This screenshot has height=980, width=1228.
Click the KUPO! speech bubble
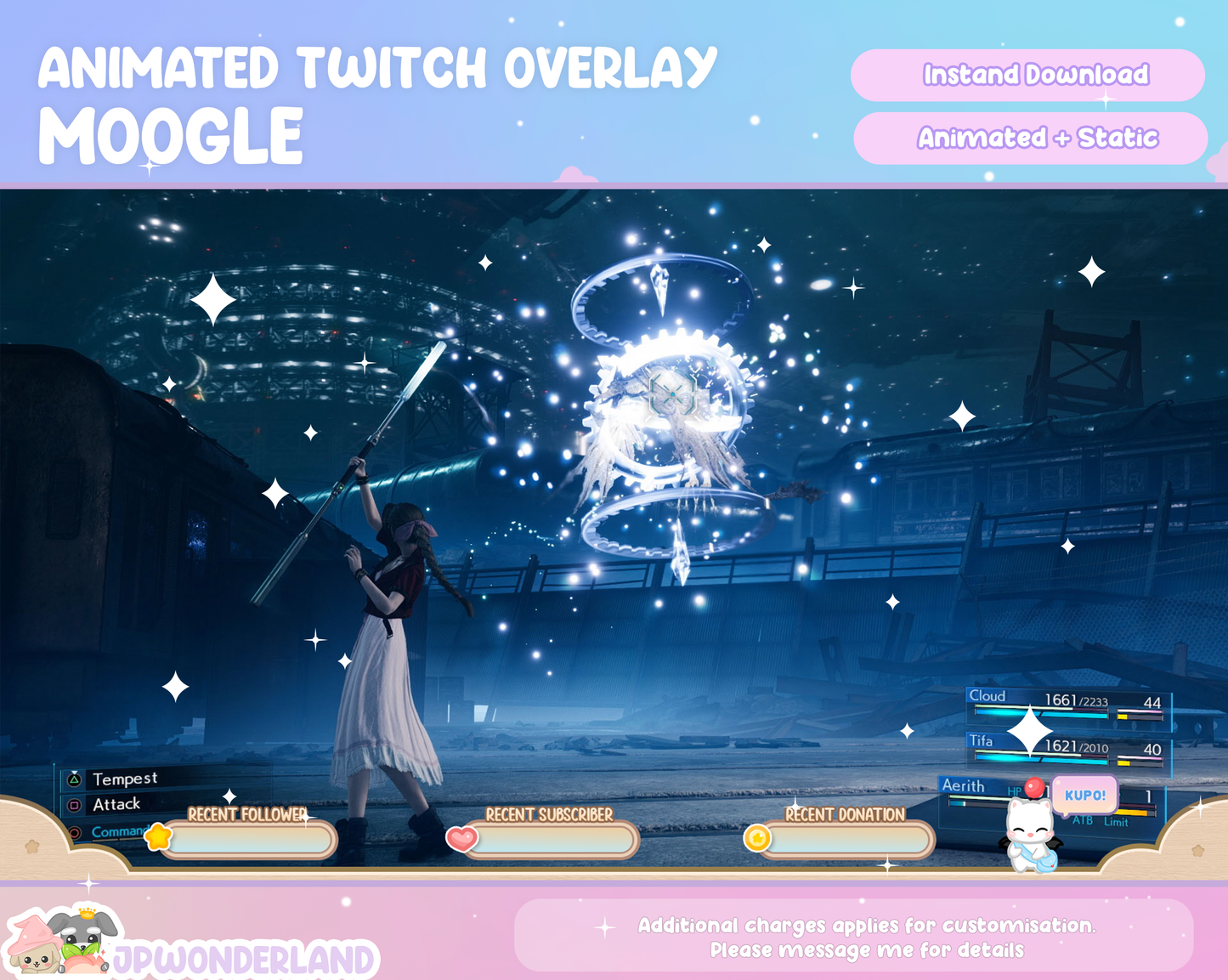(x=1084, y=795)
